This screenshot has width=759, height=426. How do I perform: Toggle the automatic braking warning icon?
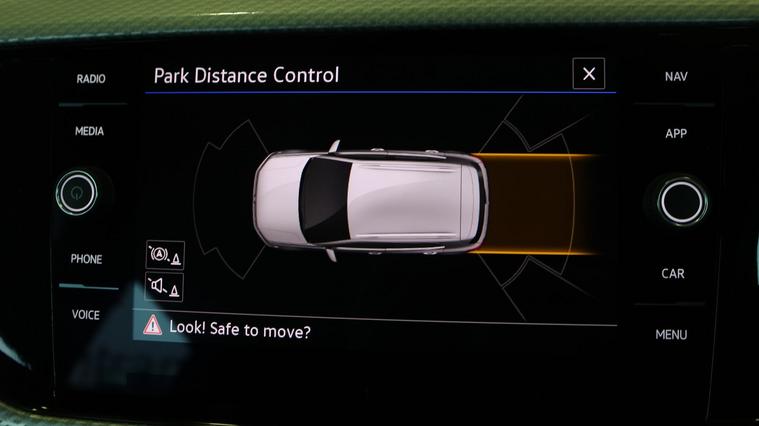click(164, 255)
